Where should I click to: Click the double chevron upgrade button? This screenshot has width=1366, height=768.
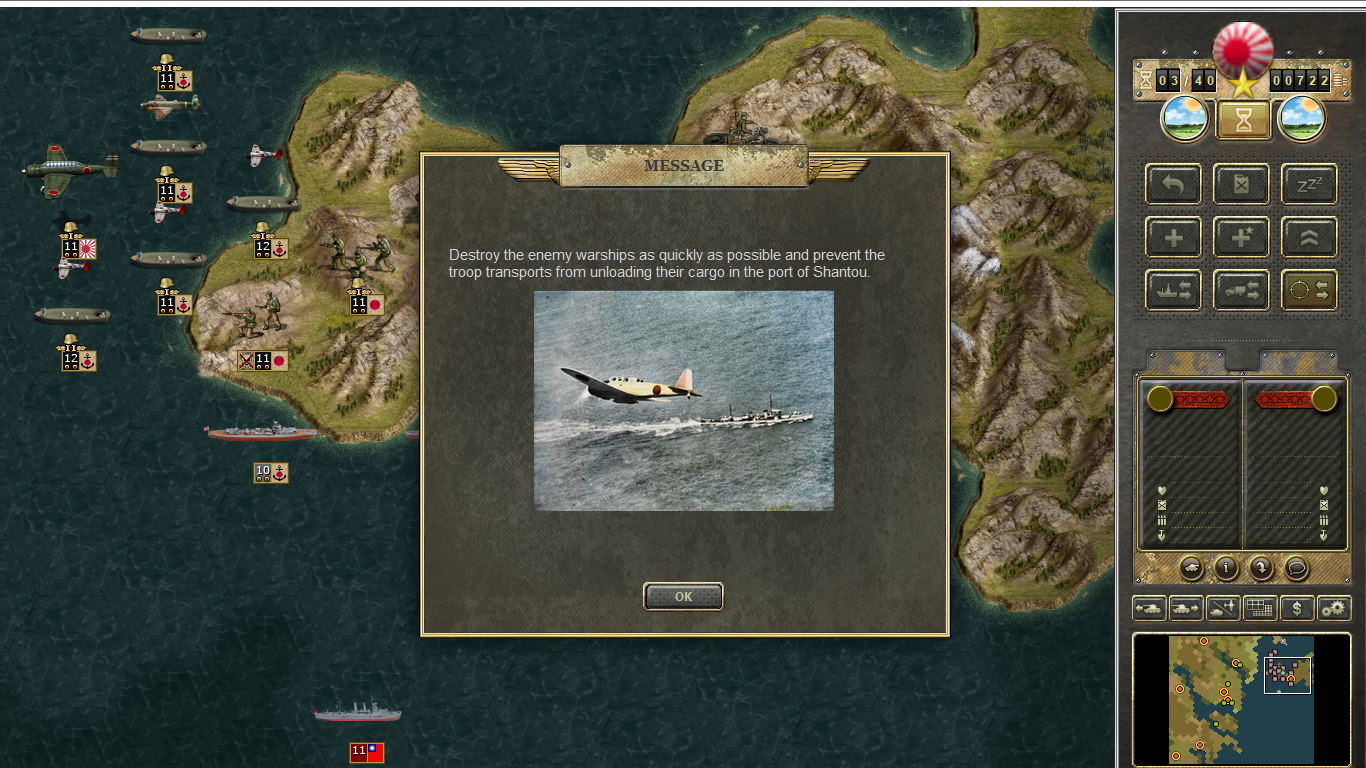pos(1309,238)
